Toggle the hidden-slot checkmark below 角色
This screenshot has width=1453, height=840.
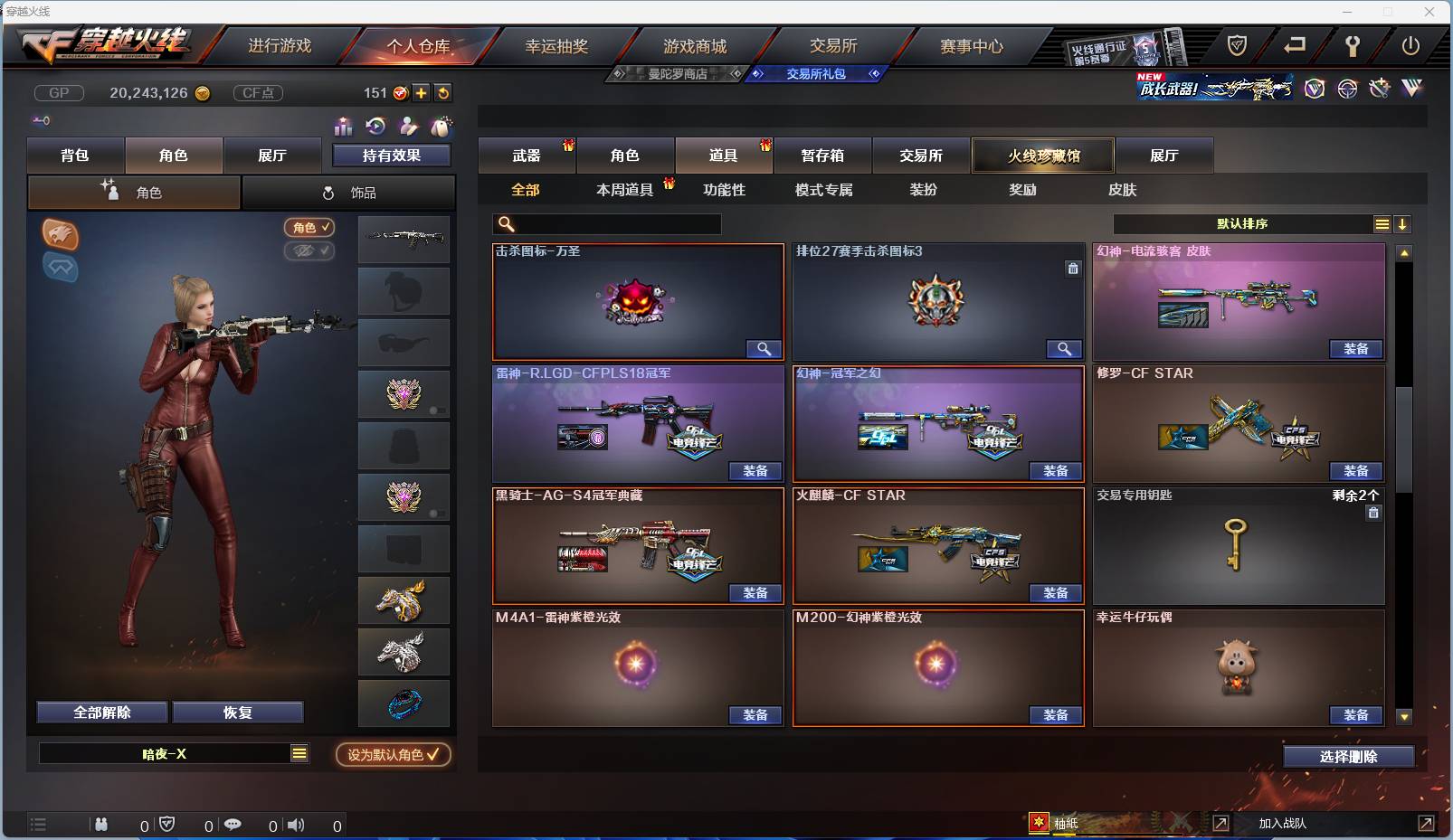[308, 251]
